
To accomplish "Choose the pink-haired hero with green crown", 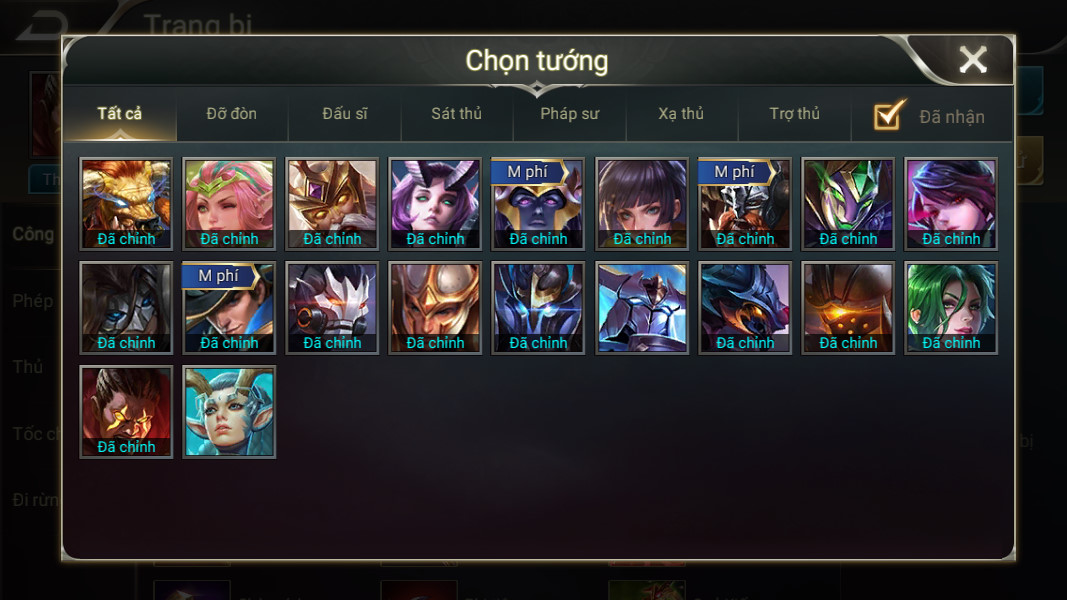I will click(x=229, y=203).
